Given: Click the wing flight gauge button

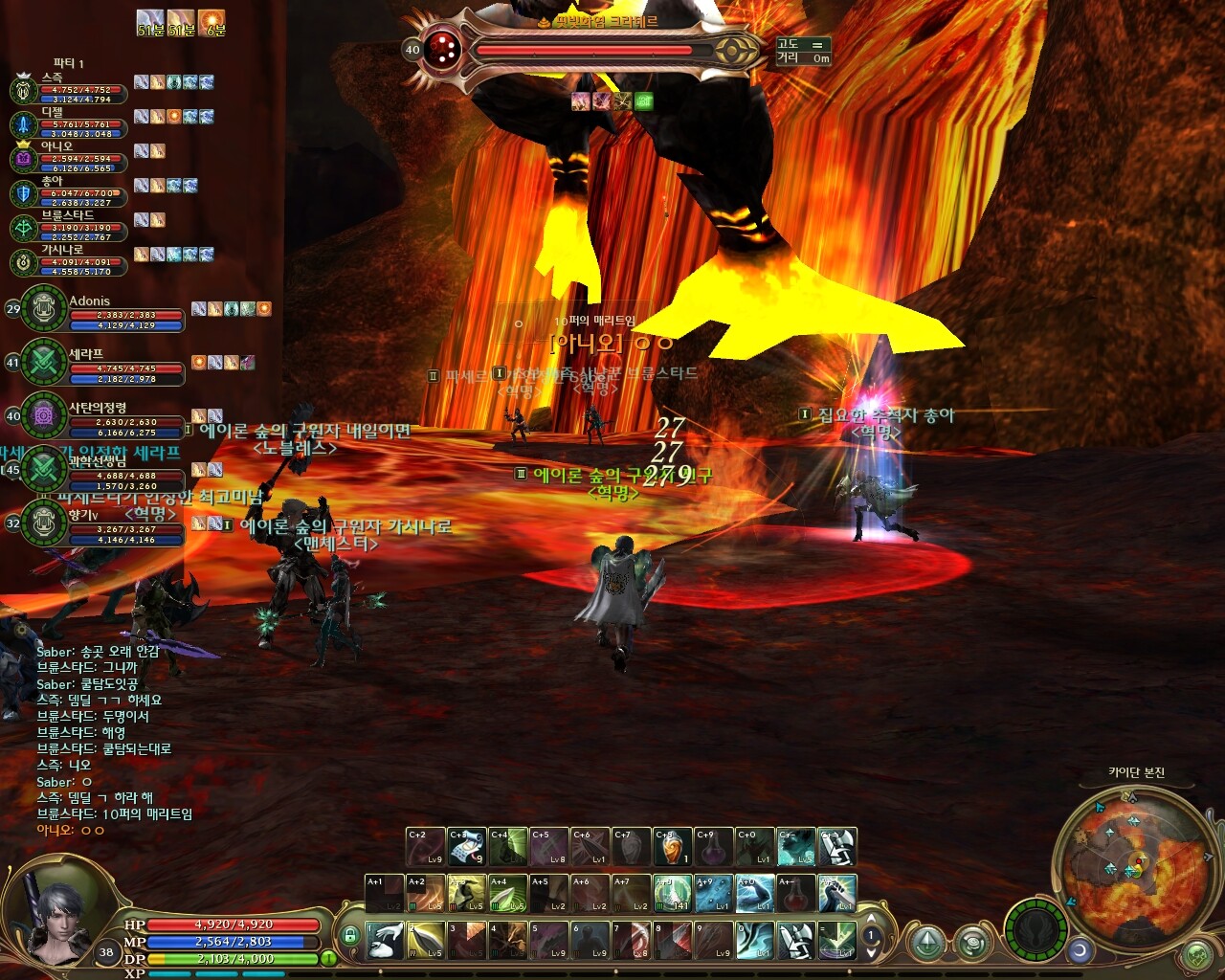Looking at the screenshot, I should [x=1036, y=930].
